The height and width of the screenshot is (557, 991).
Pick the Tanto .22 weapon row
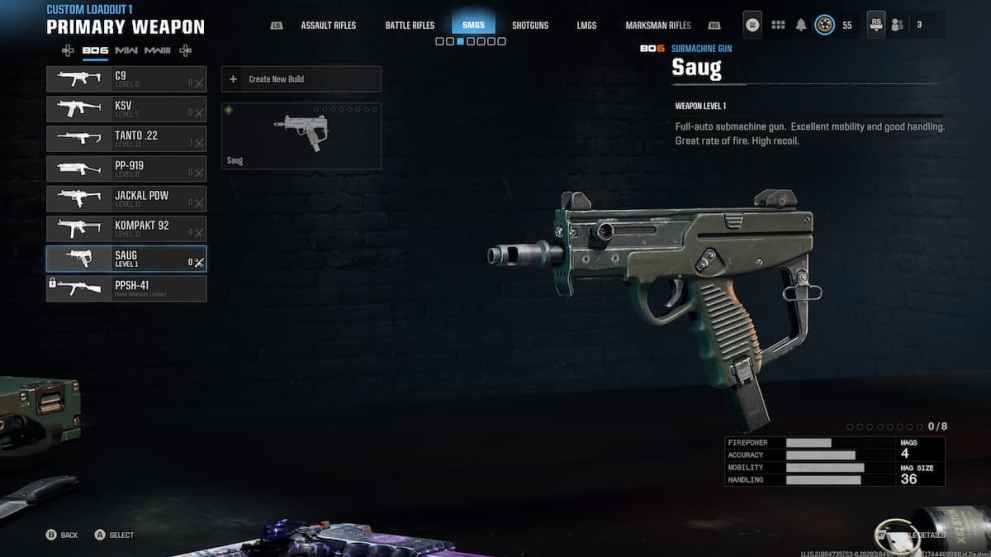tap(126, 139)
